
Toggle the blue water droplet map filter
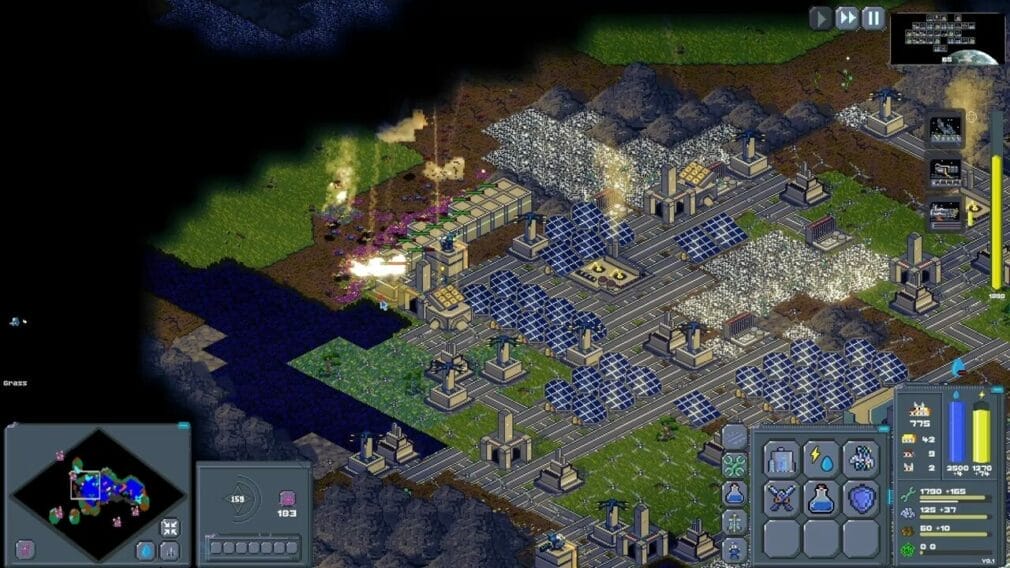click(146, 550)
